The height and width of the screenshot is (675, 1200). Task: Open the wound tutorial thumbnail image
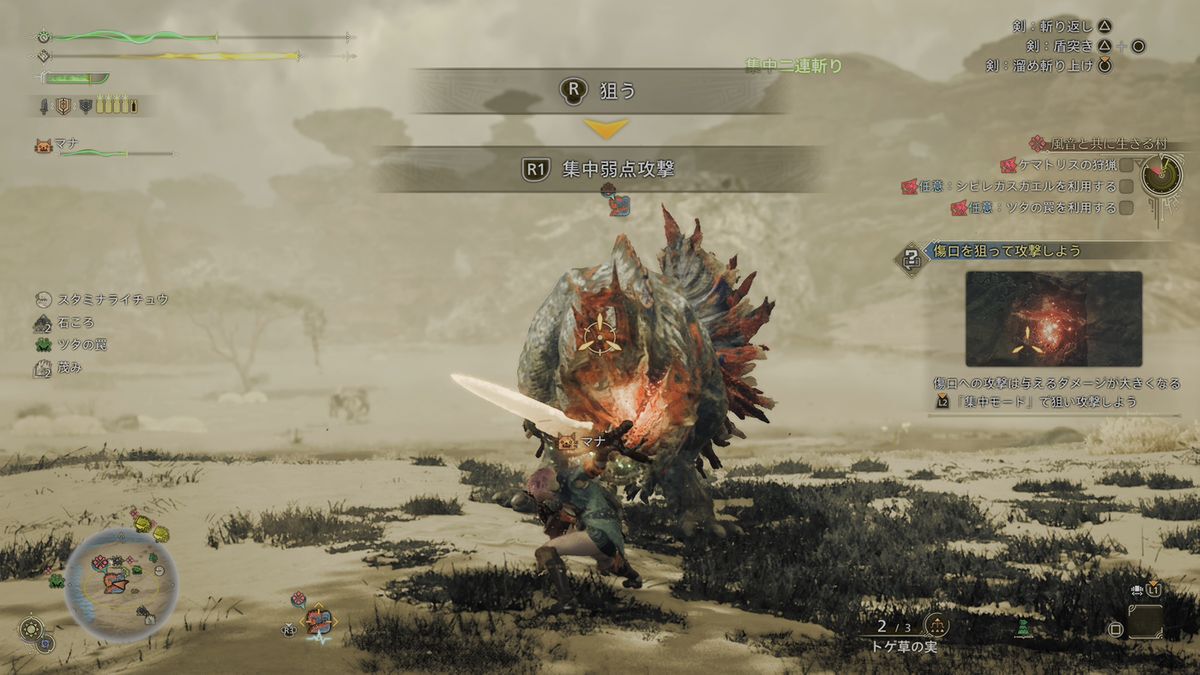[x=1053, y=318]
